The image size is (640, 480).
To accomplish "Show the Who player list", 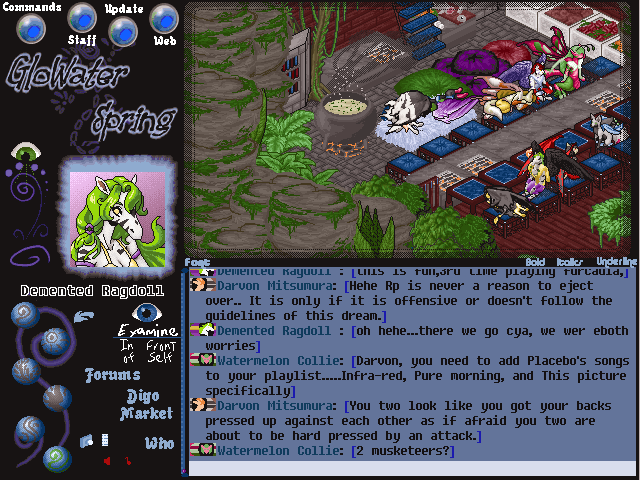I will click(x=159, y=443).
